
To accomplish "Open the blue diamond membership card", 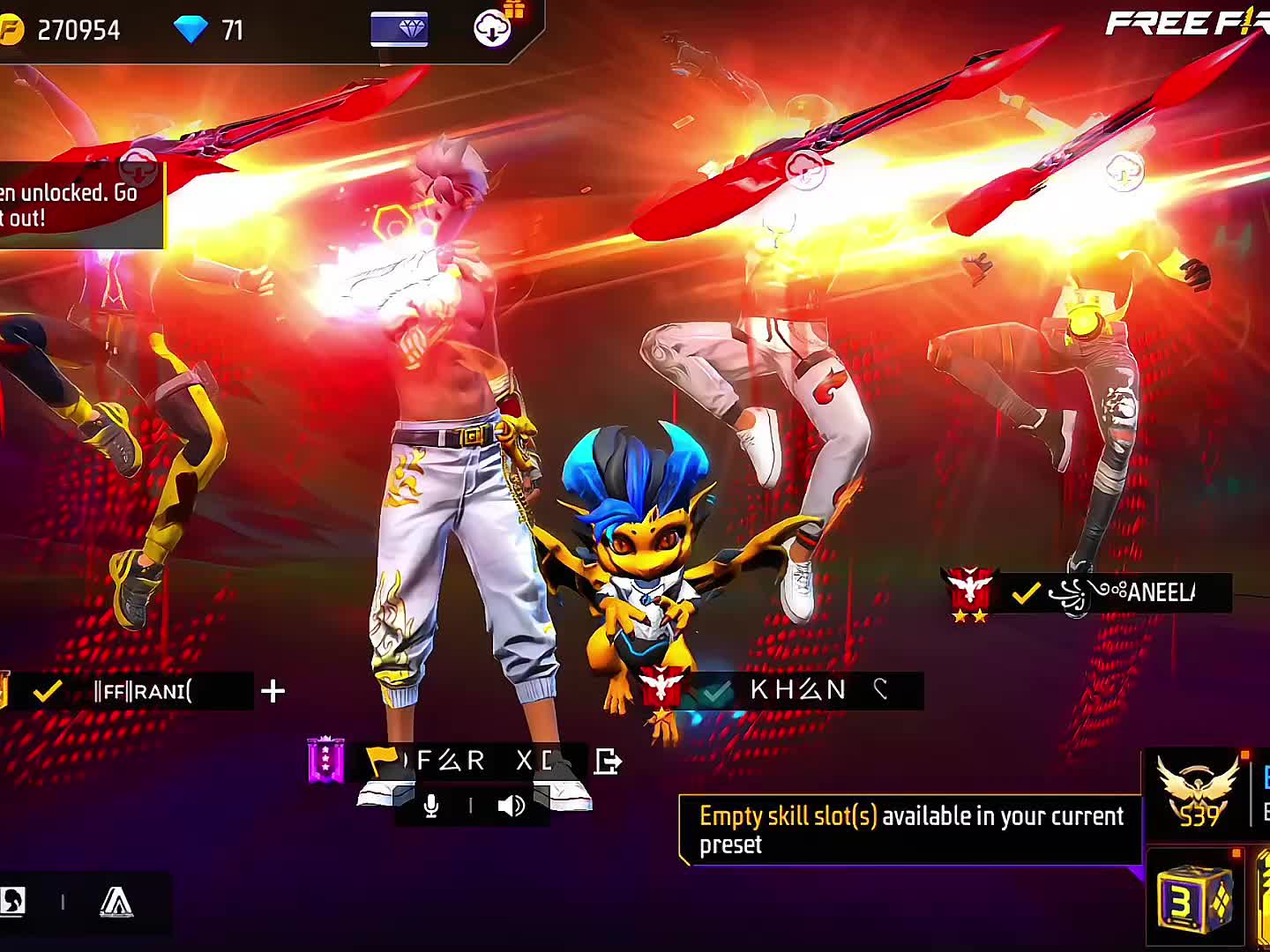I will pos(400,29).
